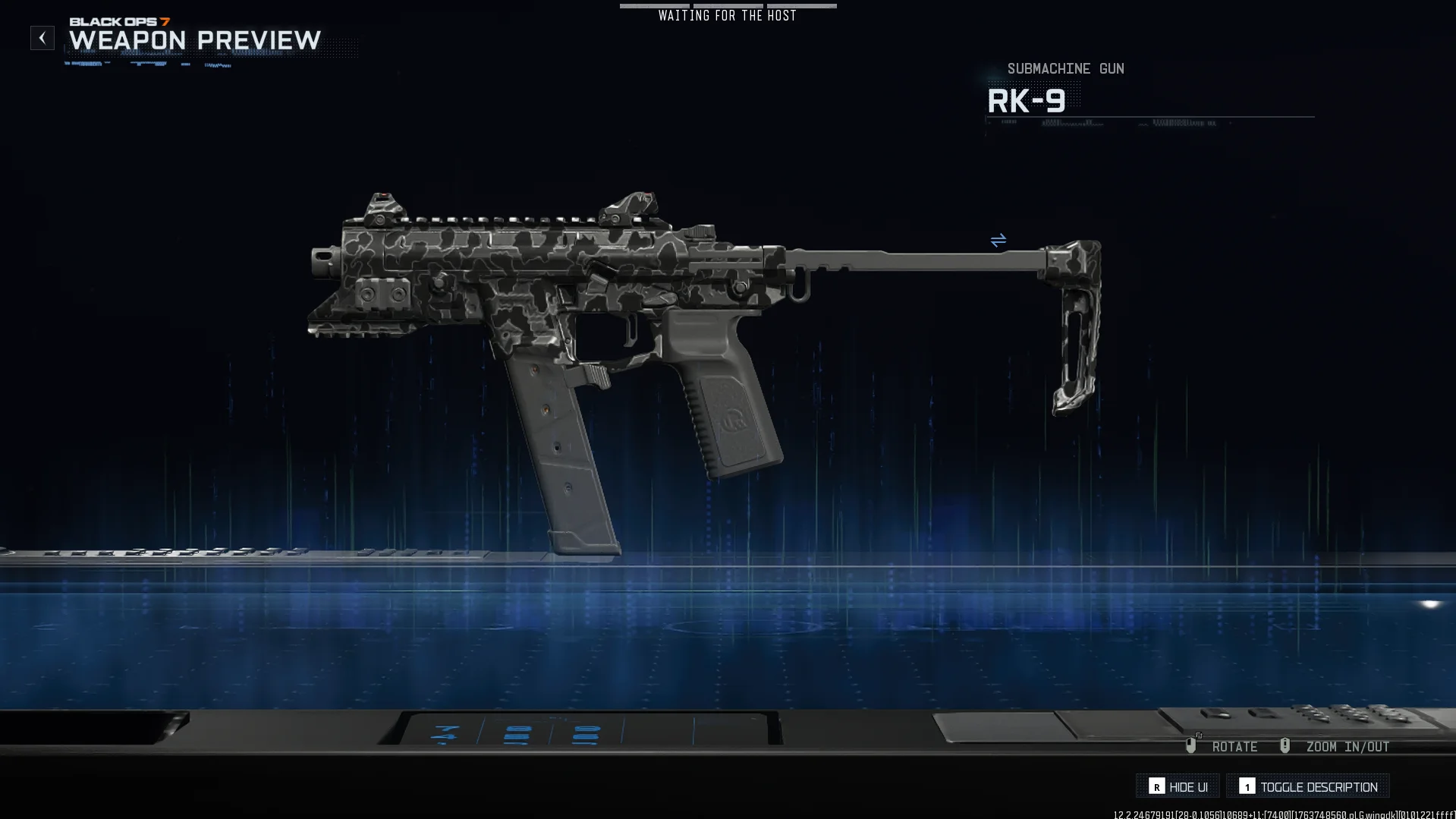Go back using the arrow button

[42, 38]
